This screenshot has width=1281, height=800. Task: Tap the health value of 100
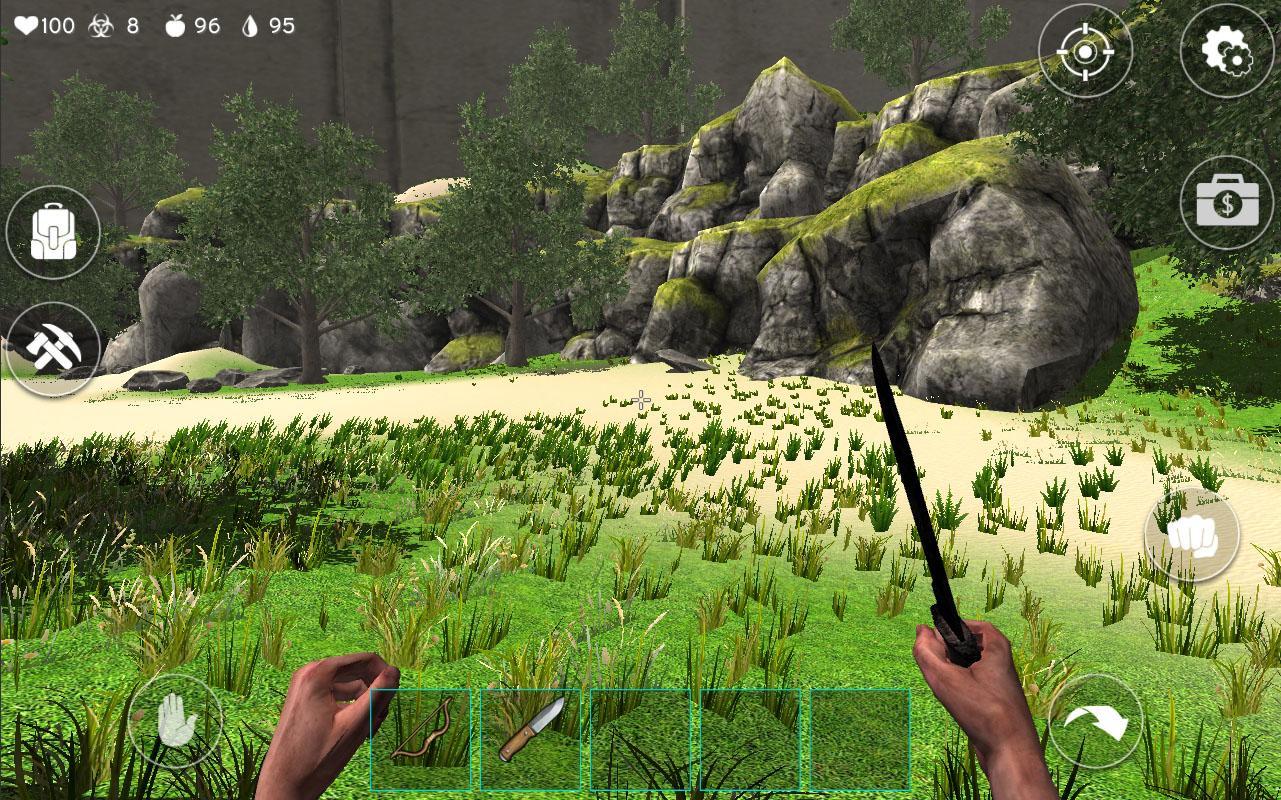pos(60,25)
